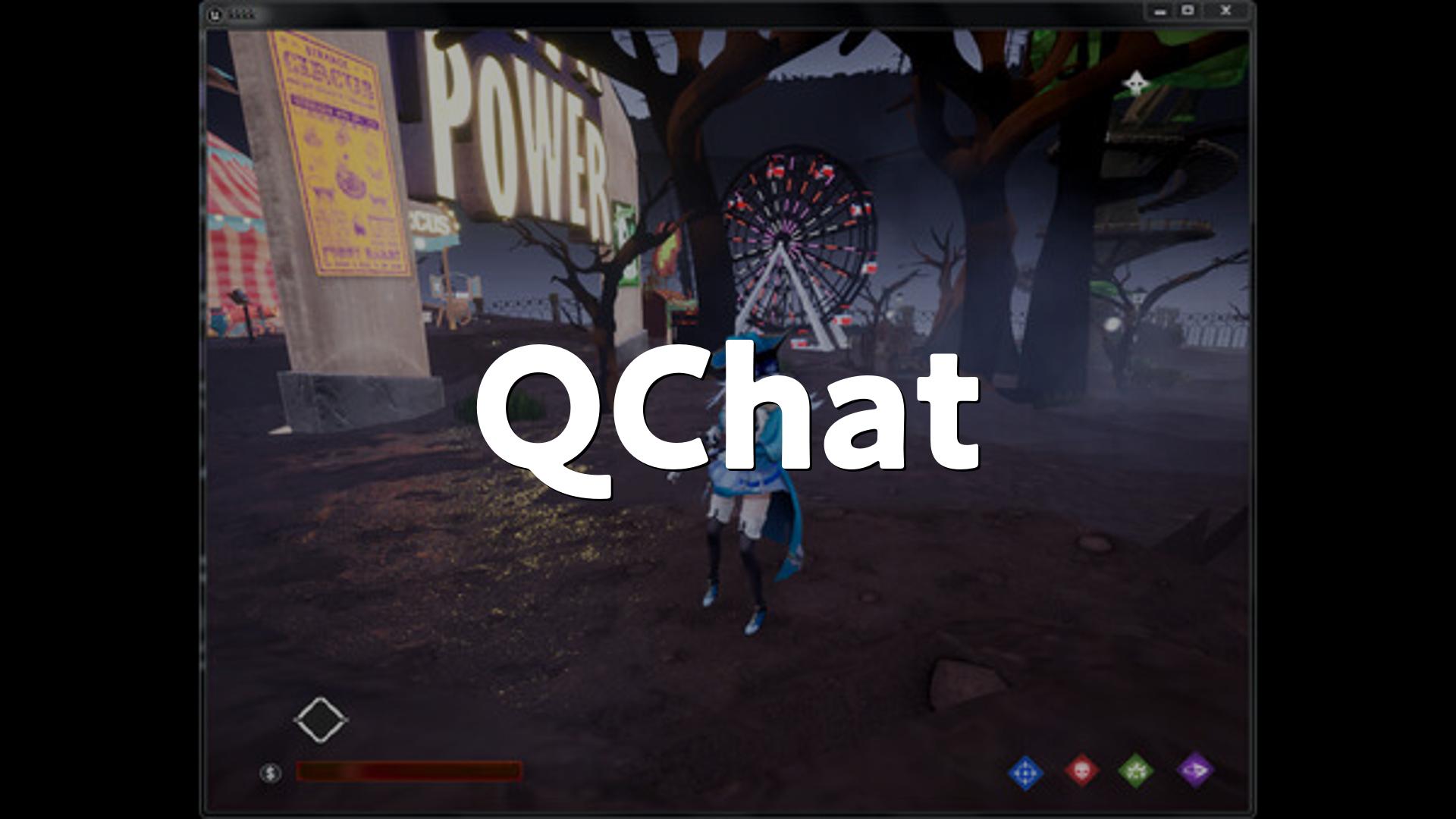This screenshot has height=819, width=1456.
Task: Activate the red skull diamond ability
Action: coord(1081,770)
